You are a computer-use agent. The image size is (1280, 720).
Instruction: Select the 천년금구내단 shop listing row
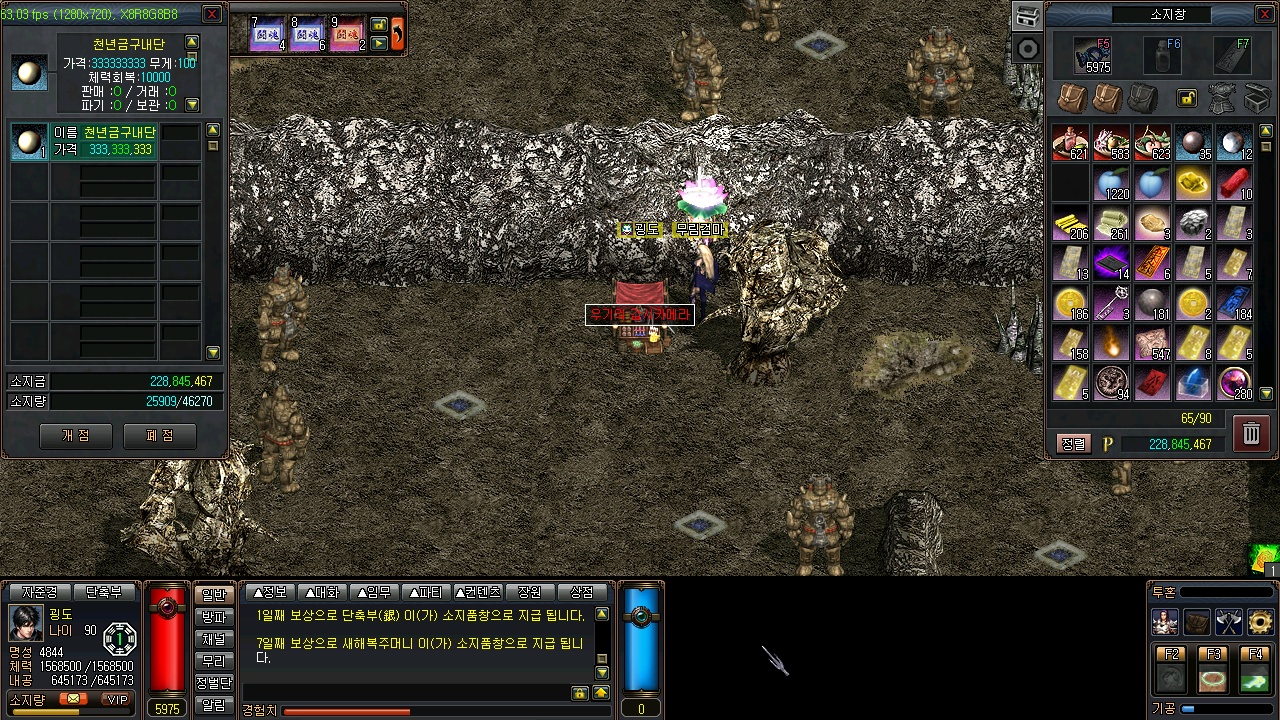pyautogui.click(x=105, y=141)
